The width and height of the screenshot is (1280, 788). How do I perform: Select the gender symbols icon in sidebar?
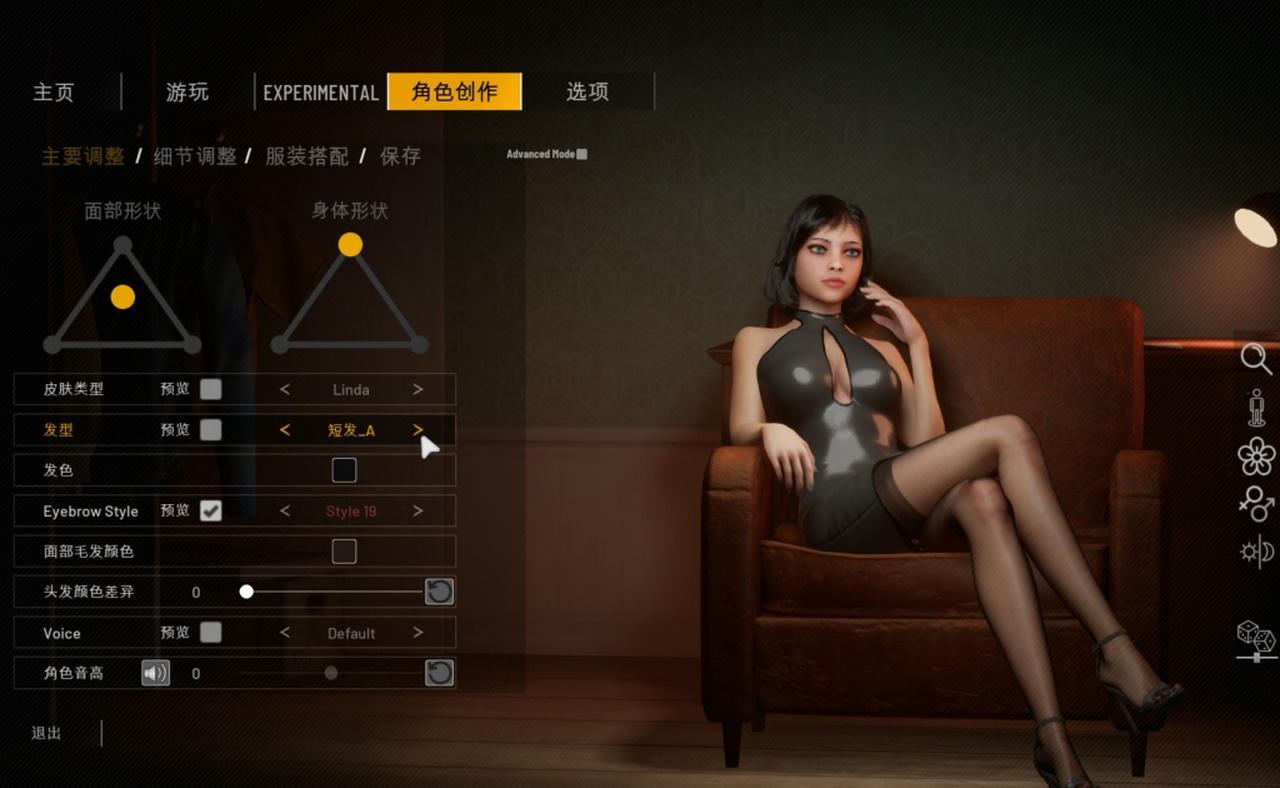point(1254,505)
